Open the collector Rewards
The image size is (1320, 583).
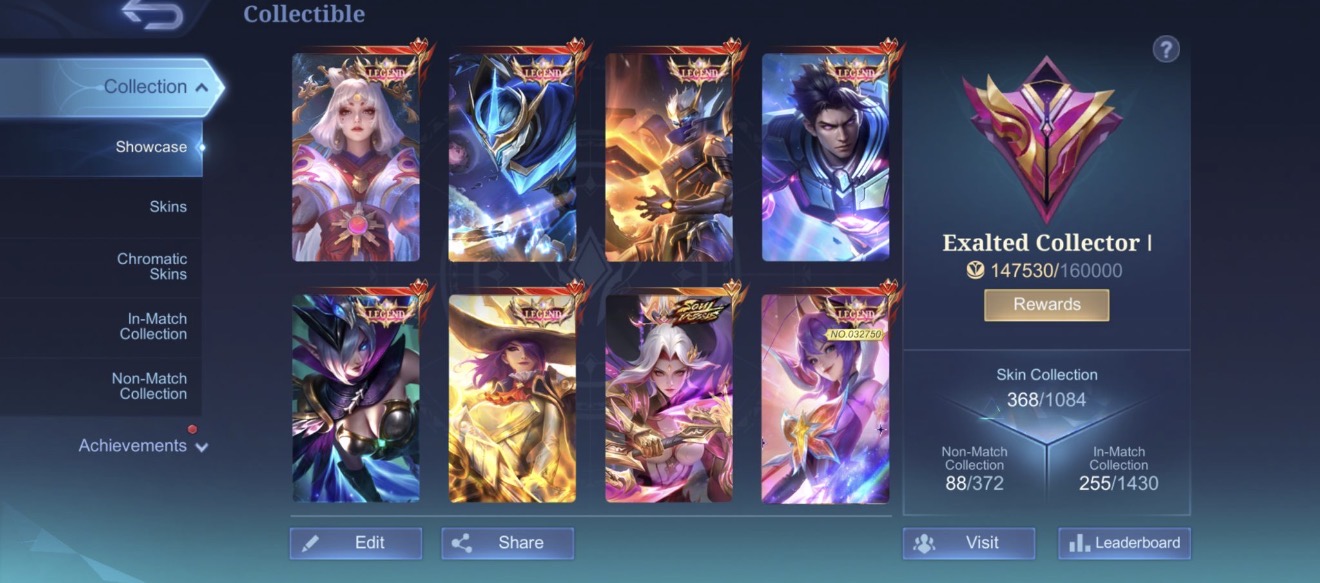pos(1046,305)
